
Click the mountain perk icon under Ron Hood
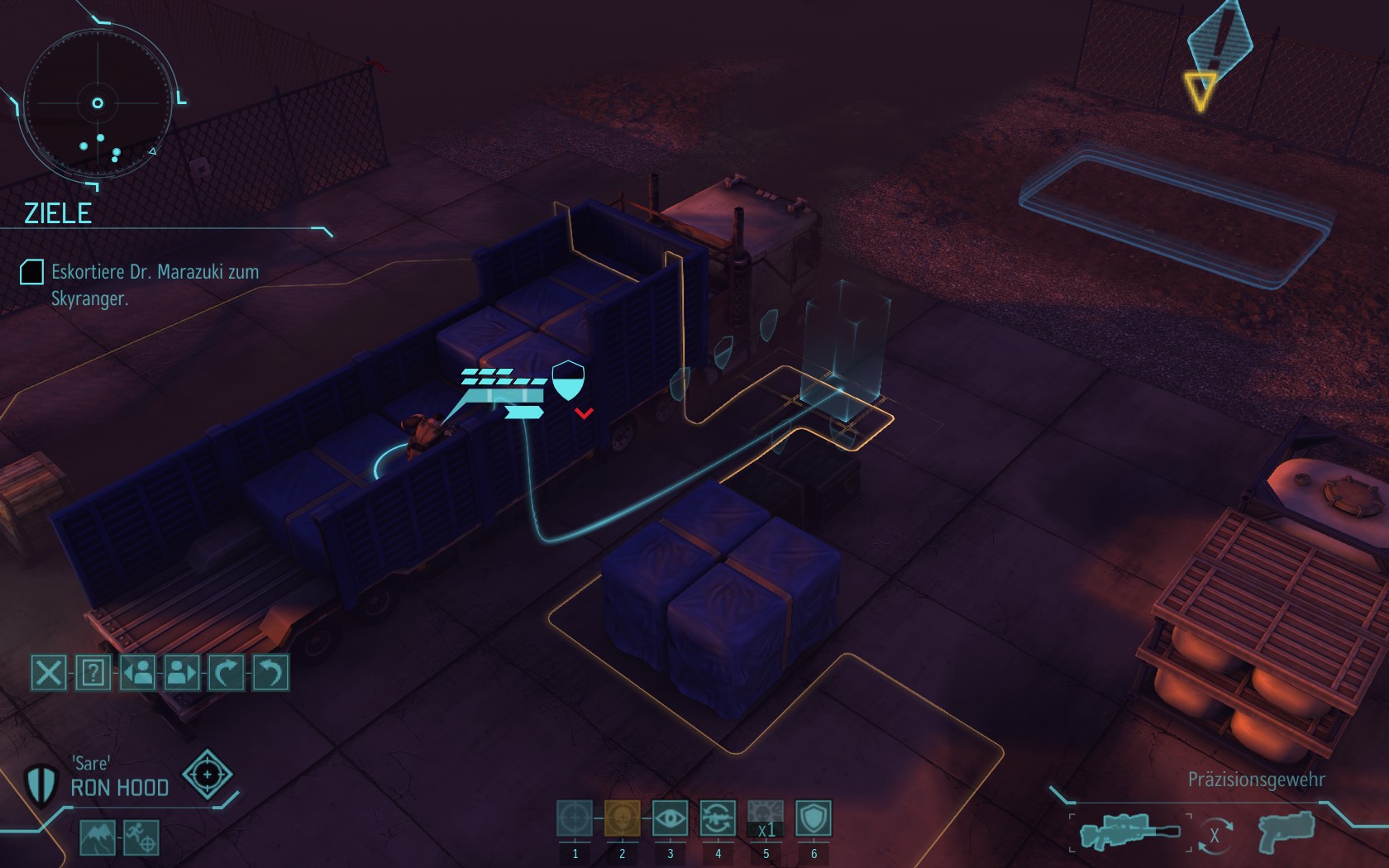pyautogui.click(x=98, y=838)
